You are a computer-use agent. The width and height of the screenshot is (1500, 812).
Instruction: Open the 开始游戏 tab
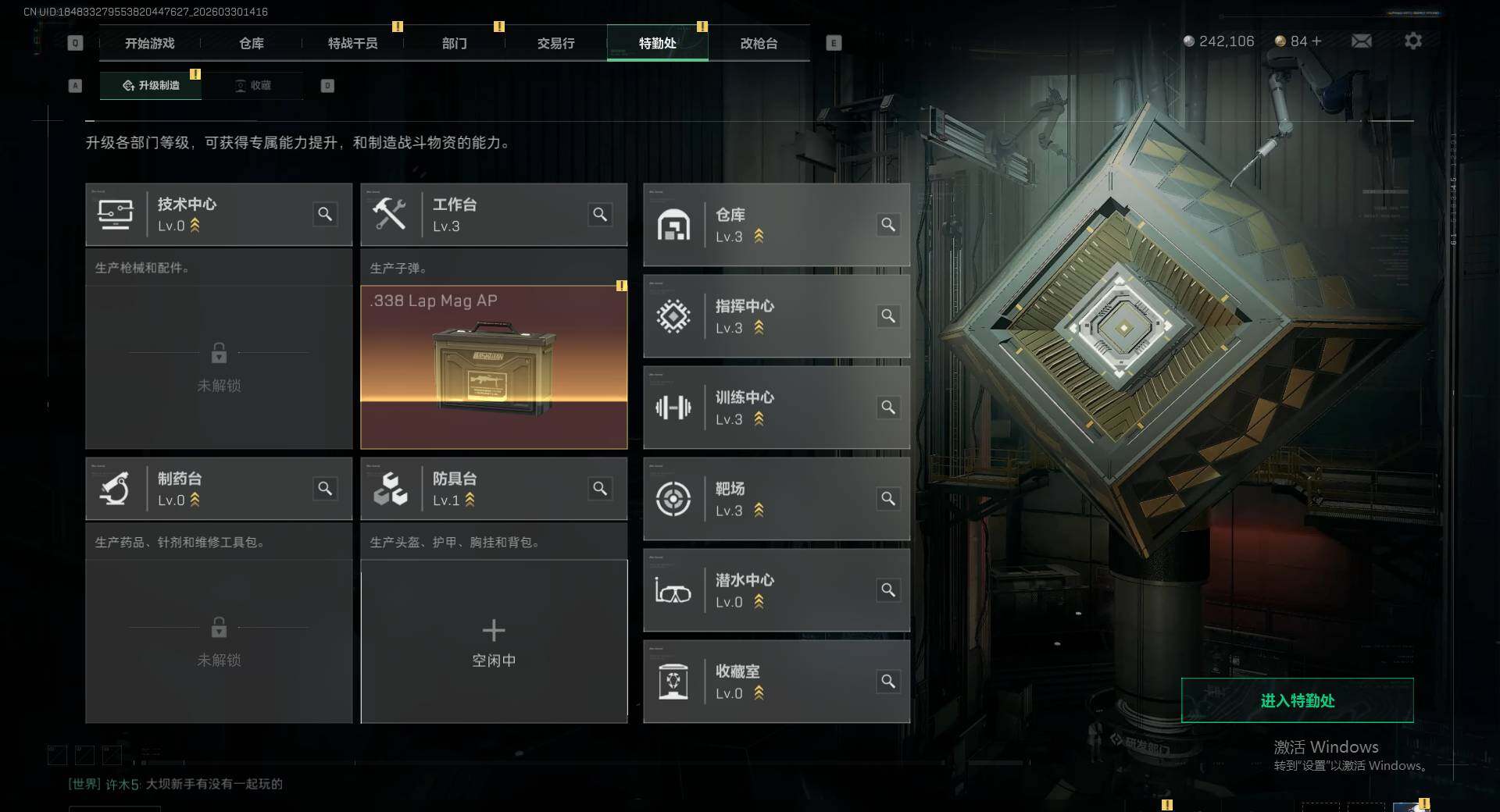pos(149,44)
